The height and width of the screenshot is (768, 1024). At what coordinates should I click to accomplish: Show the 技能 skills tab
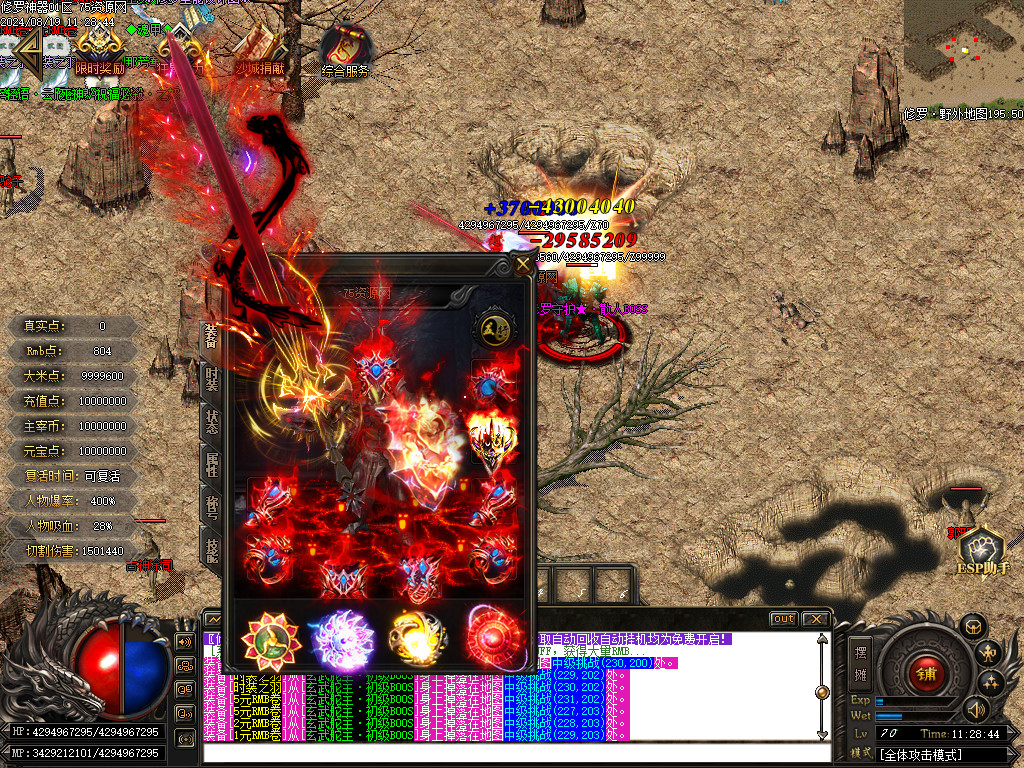coord(212,551)
